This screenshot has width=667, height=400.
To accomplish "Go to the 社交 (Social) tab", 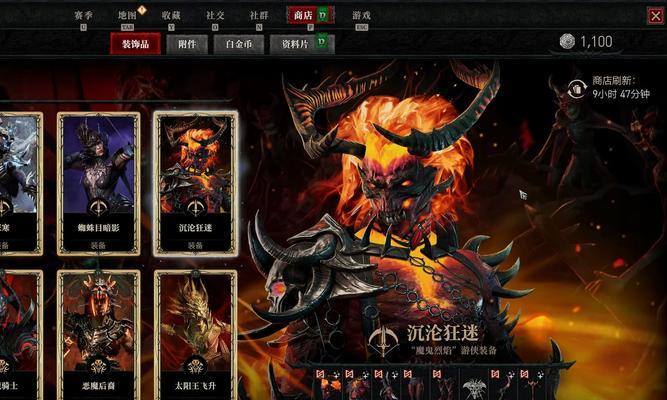I will click(x=215, y=16).
